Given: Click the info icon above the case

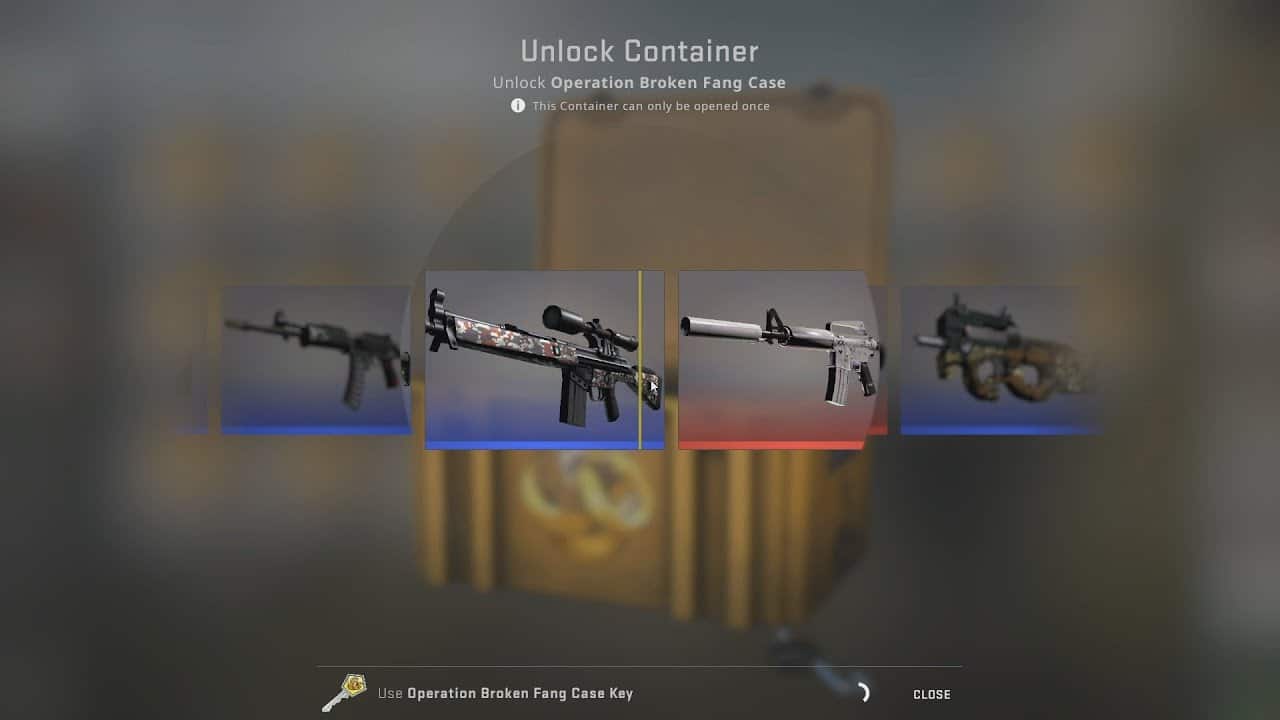Looking at the screenshot, I should coord(517,105).
